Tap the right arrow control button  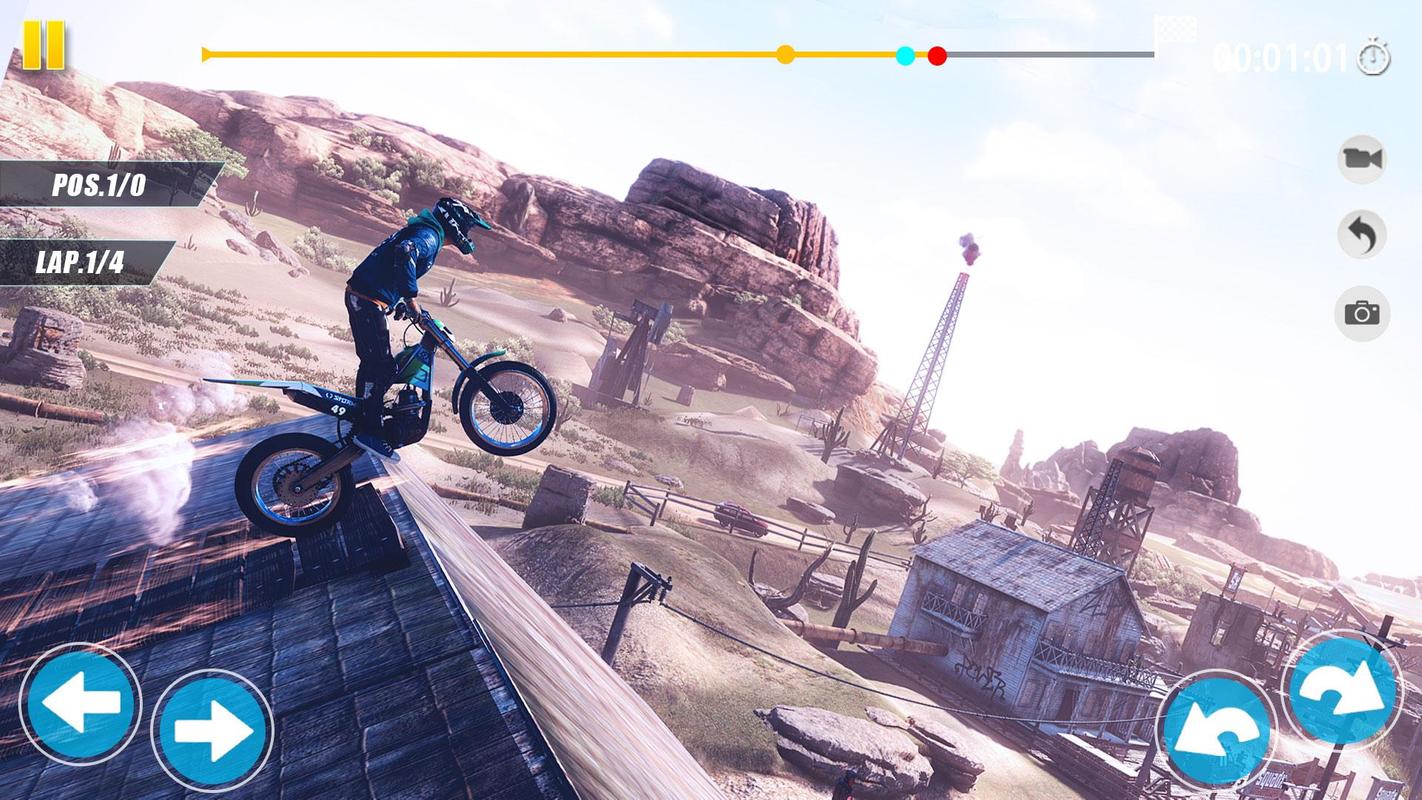point(212,731)
